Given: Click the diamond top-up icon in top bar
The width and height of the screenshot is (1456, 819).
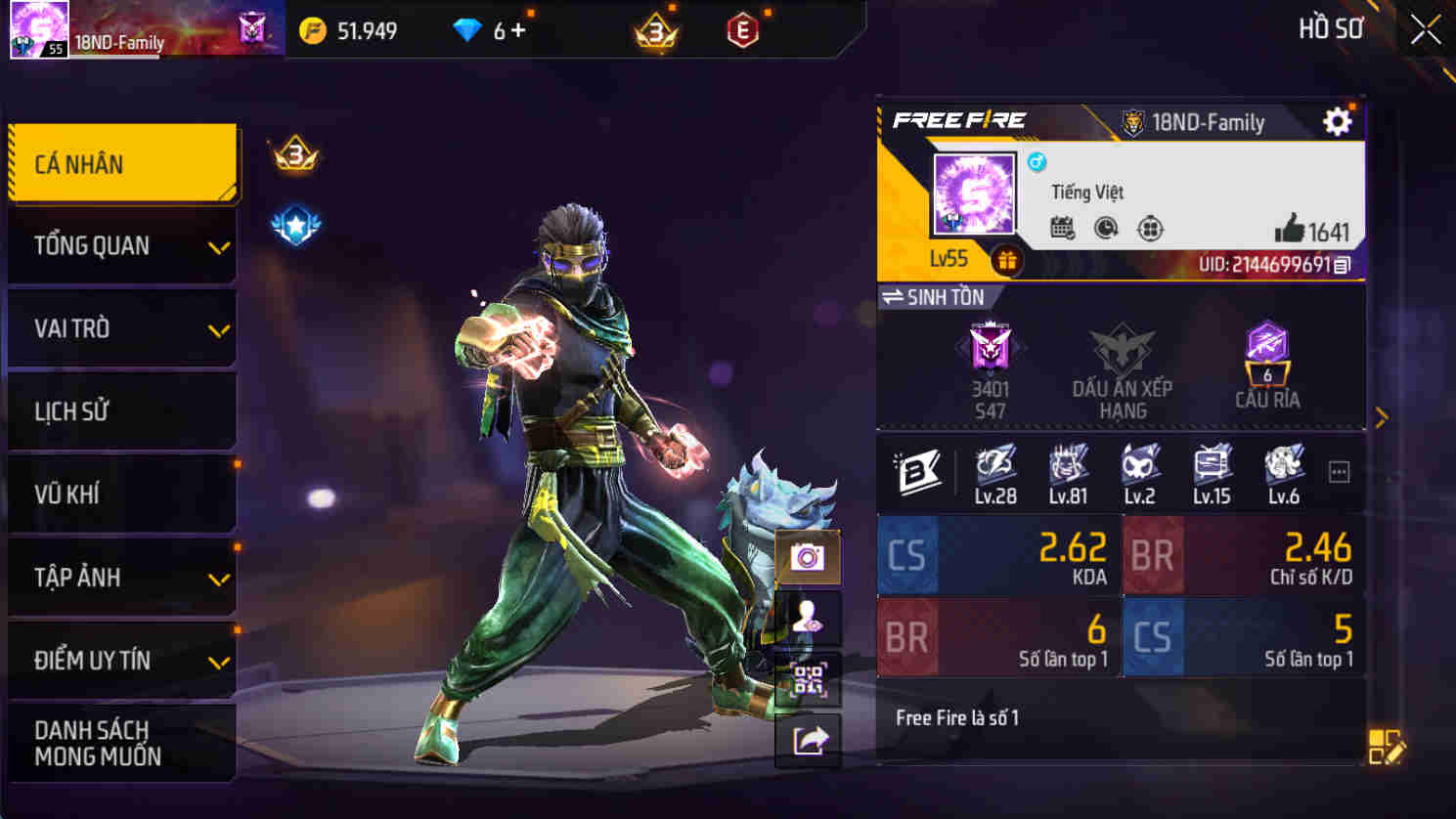Looking at the screenshot, I should (x=468, y=29).
